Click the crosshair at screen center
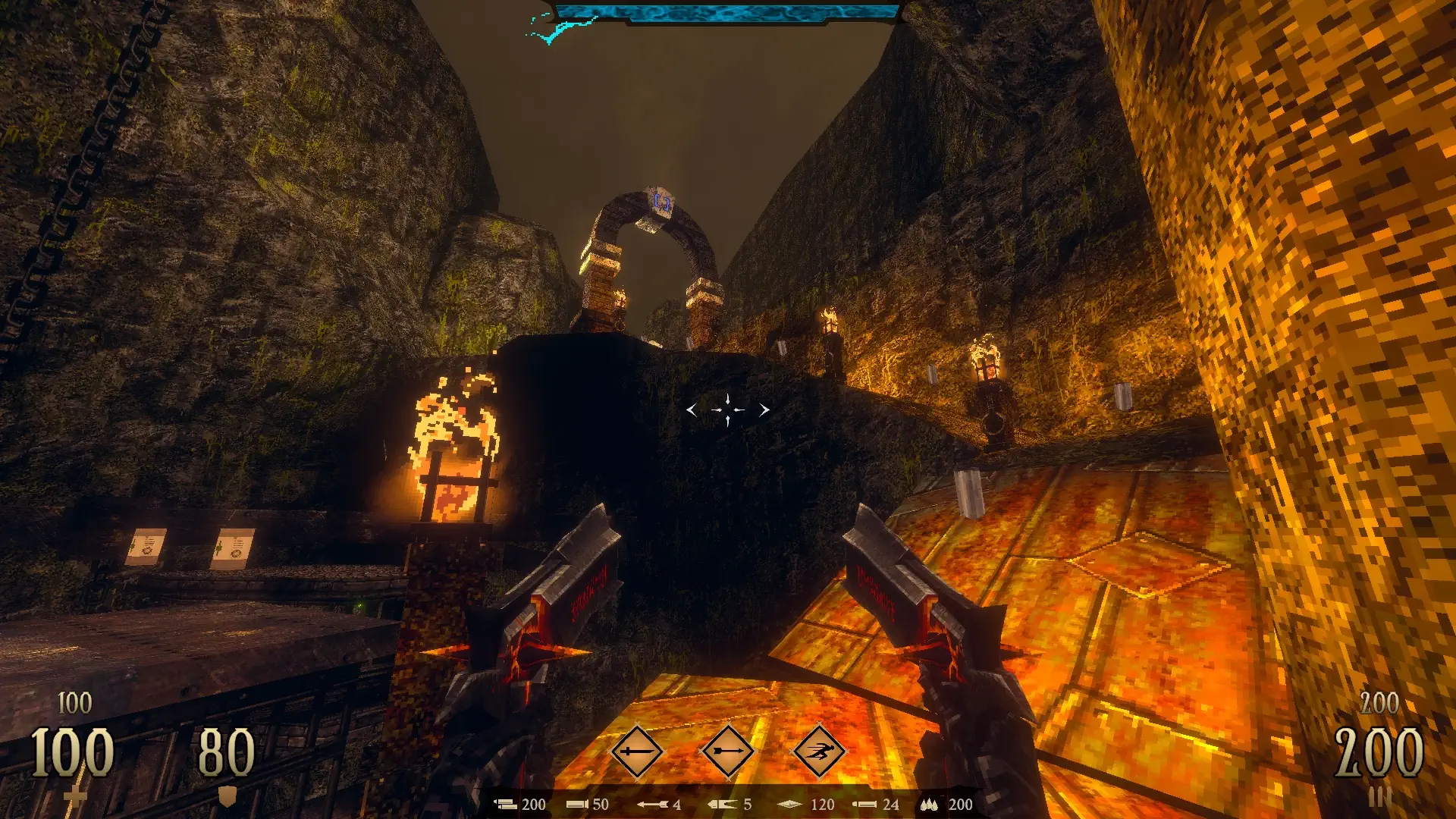The image size is (1456, 819). (726, 409)
